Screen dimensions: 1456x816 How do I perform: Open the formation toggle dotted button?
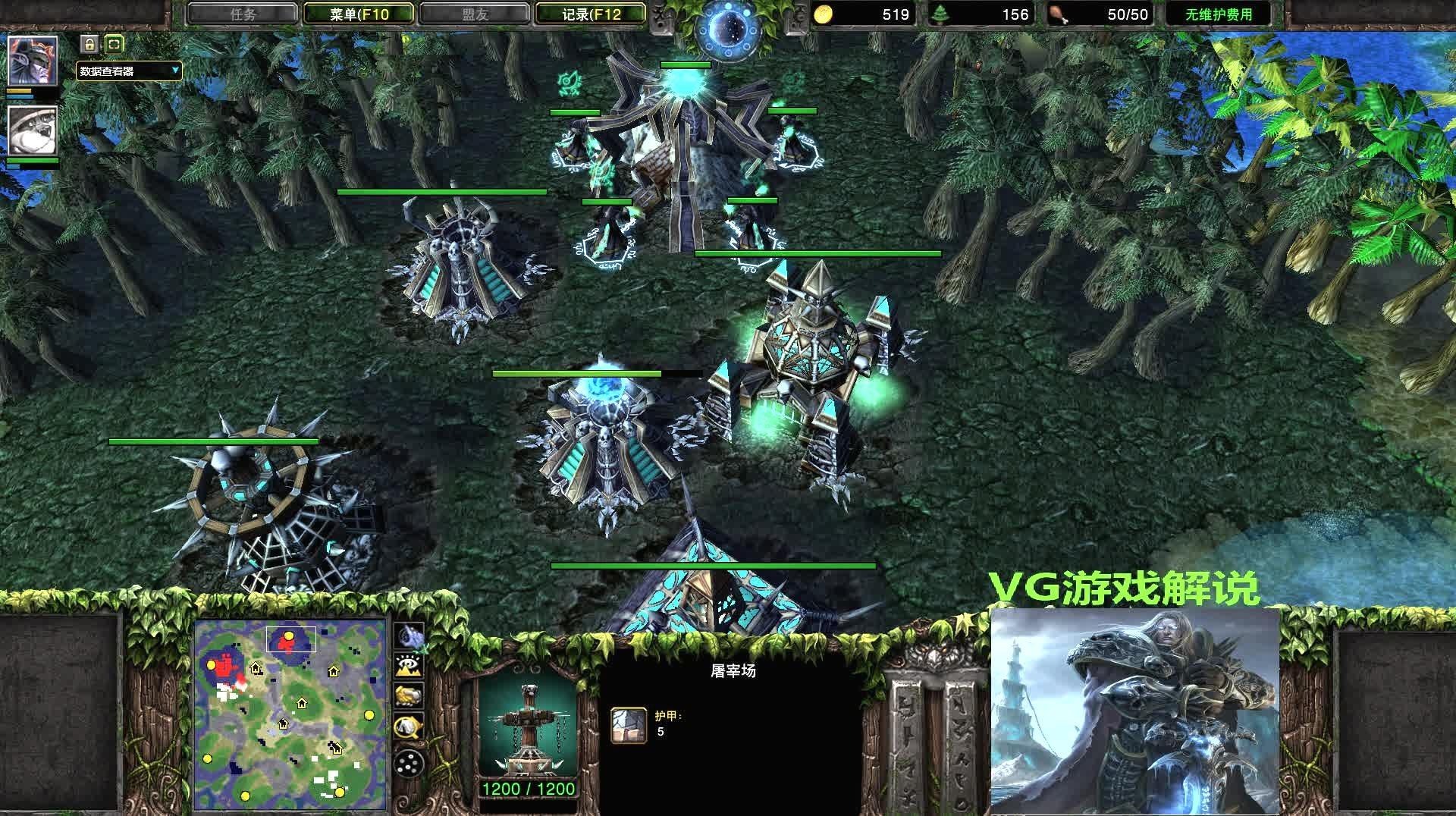click(x=409, y=762)
